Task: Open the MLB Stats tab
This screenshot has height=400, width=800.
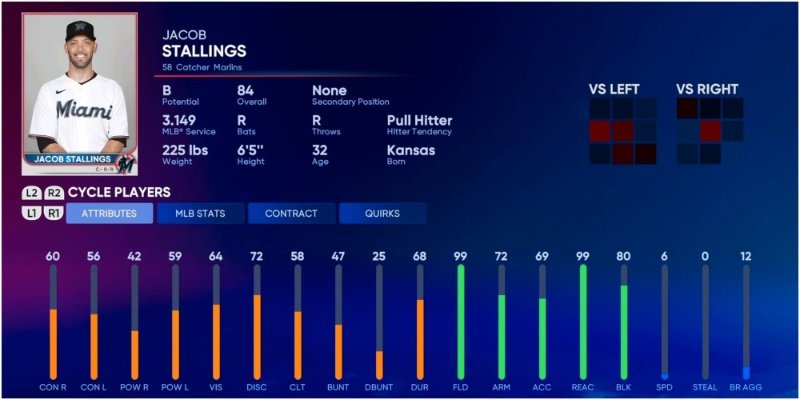Action: point(200,213)
